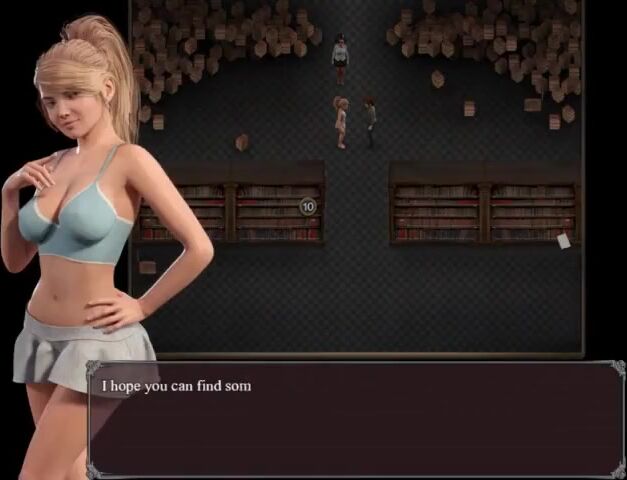Advance the dialogue text box

[x=355, y=420]
